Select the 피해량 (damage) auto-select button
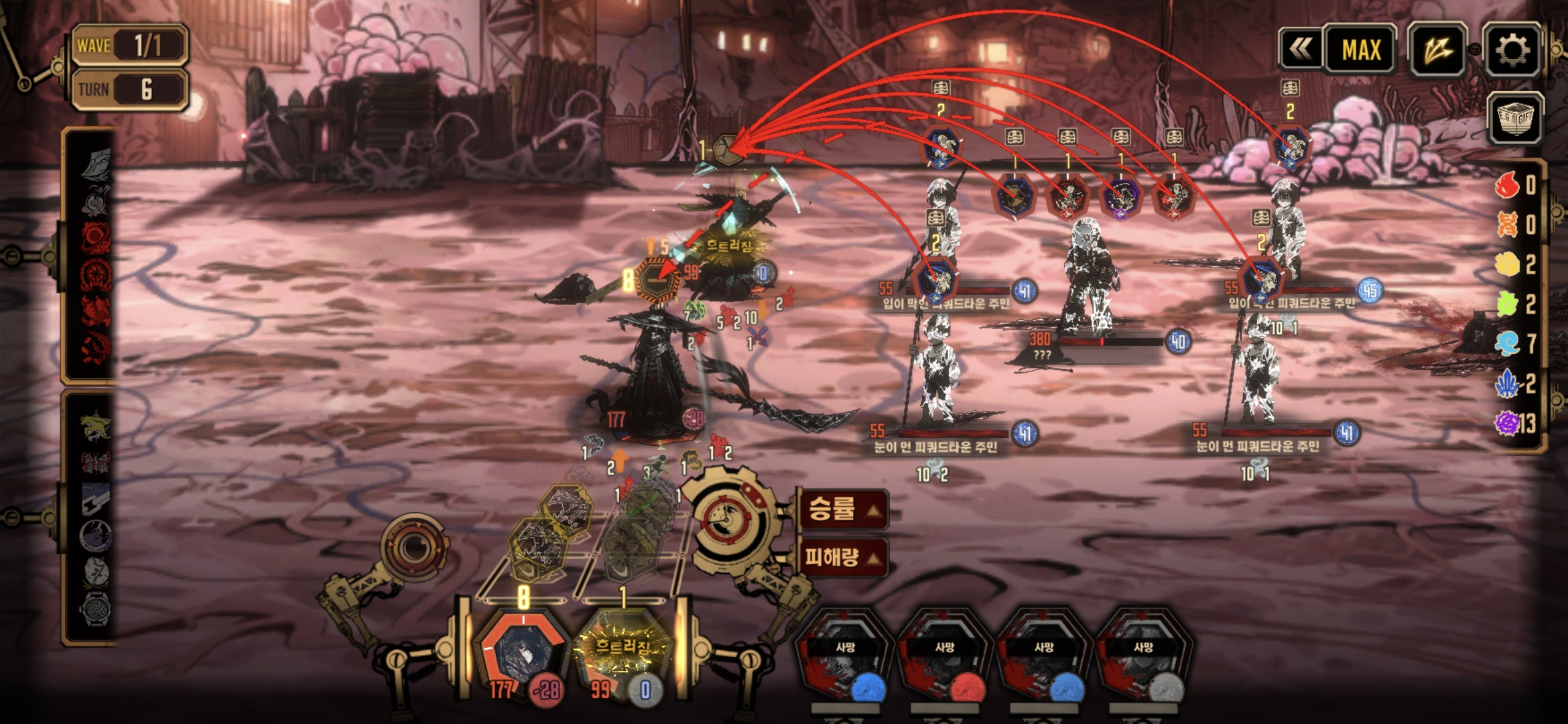This screenshot has height=724, width=1568. click(x=843, y=557)
